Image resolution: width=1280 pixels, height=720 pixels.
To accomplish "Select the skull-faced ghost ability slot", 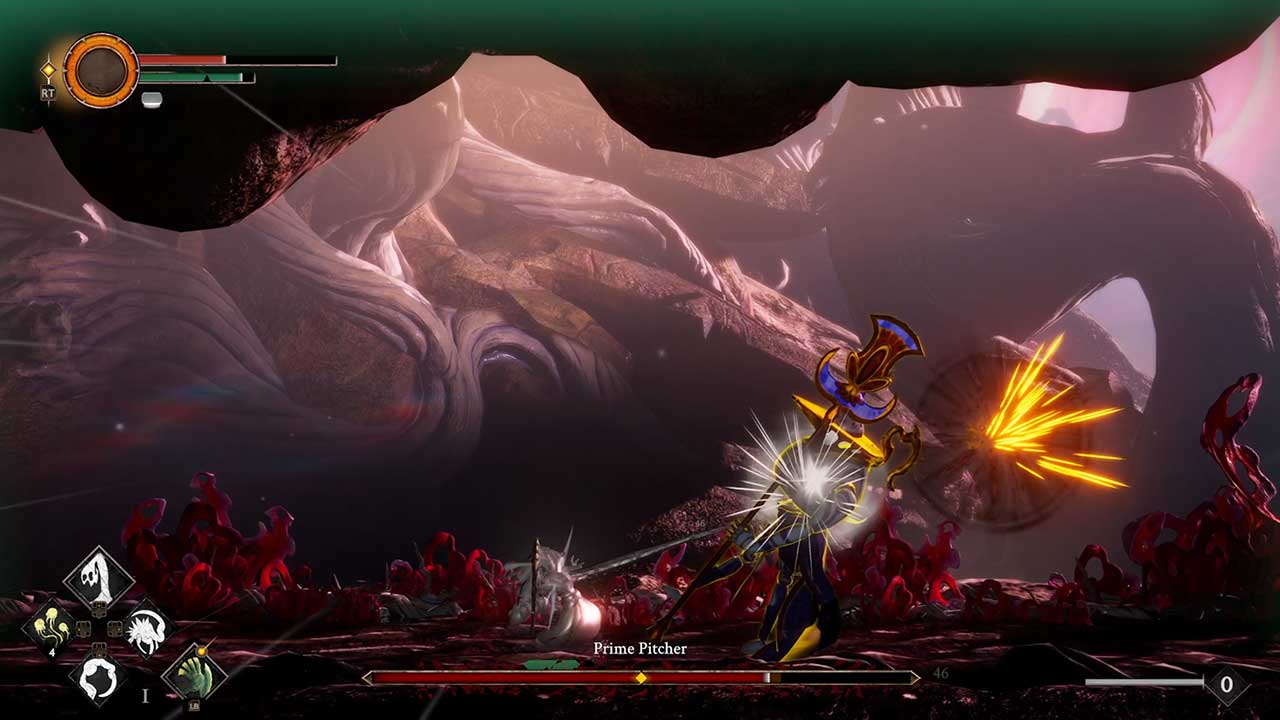I will (99, 577).
